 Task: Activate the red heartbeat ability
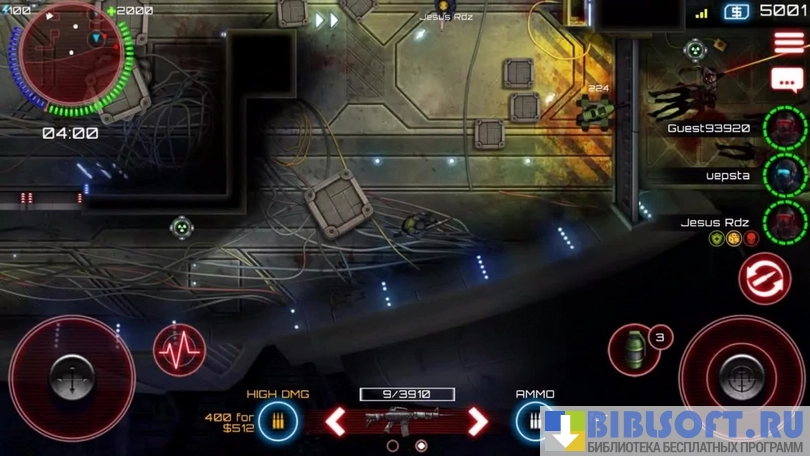[180, 351]
